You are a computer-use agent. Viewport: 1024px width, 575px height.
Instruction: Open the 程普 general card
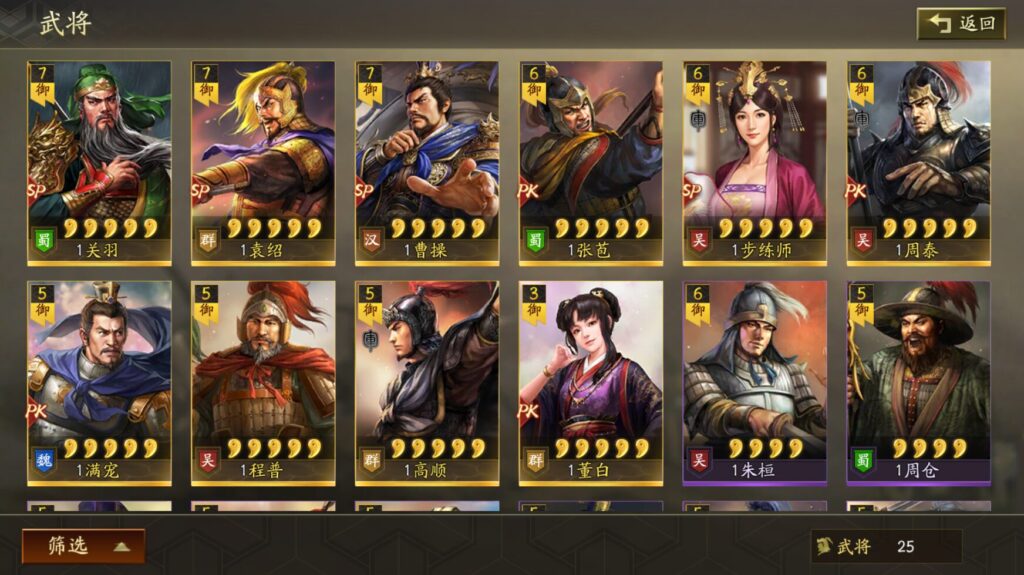(x=263, y=380)
